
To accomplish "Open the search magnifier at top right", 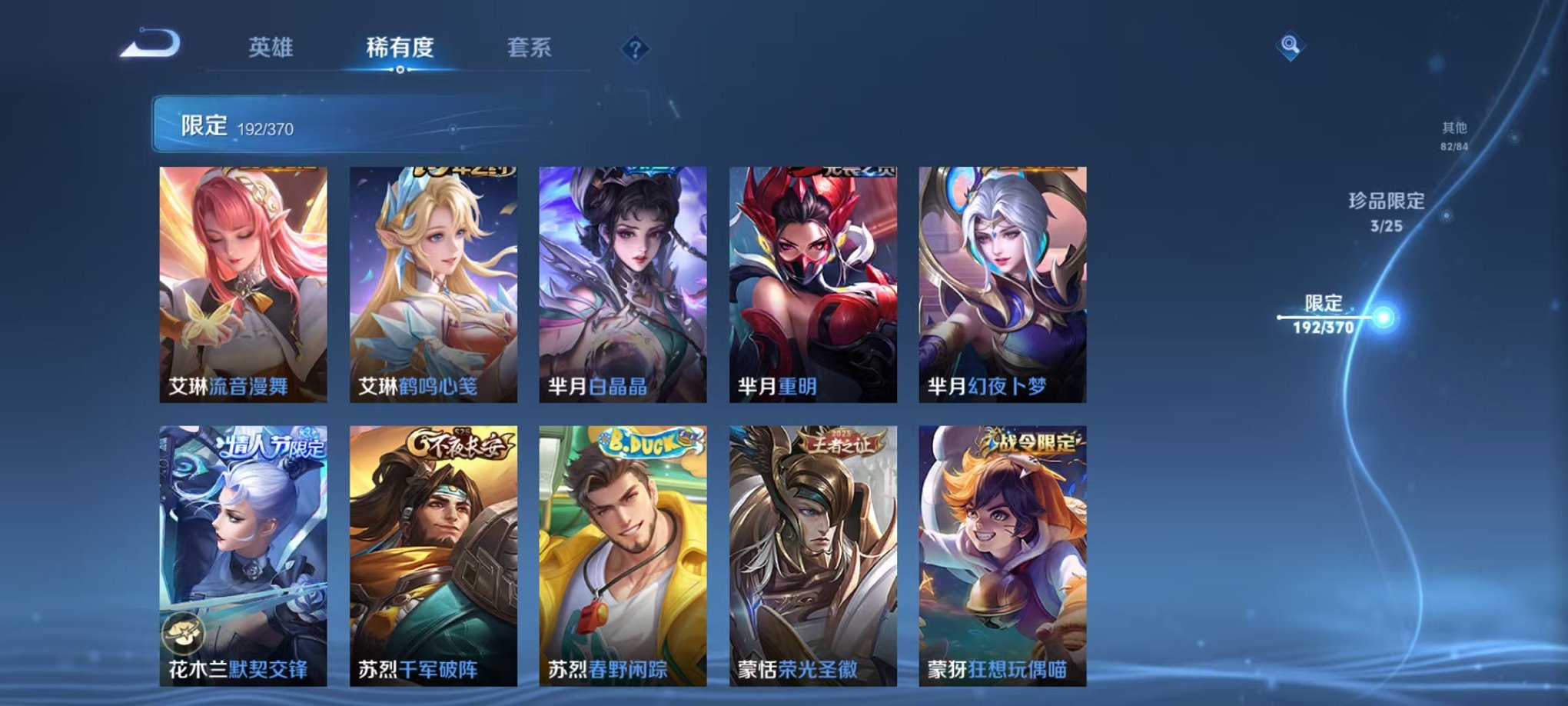I will click(x=1291, y=45).
